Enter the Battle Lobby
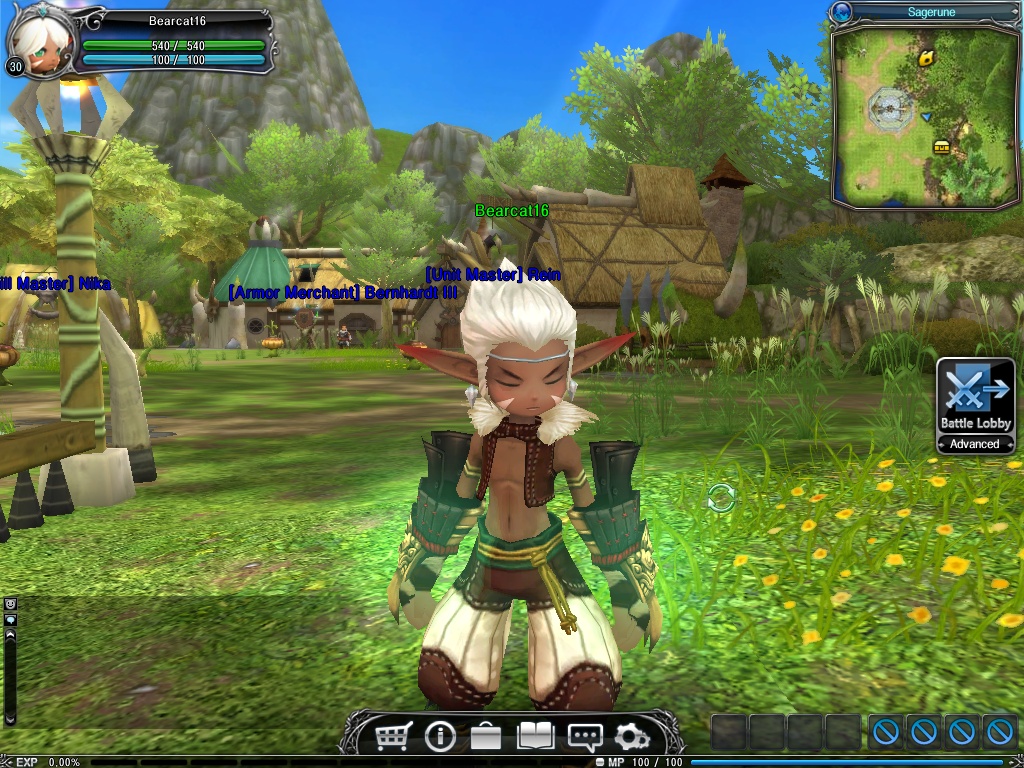Screen dimensions: 1024x768 click(975, 397)
